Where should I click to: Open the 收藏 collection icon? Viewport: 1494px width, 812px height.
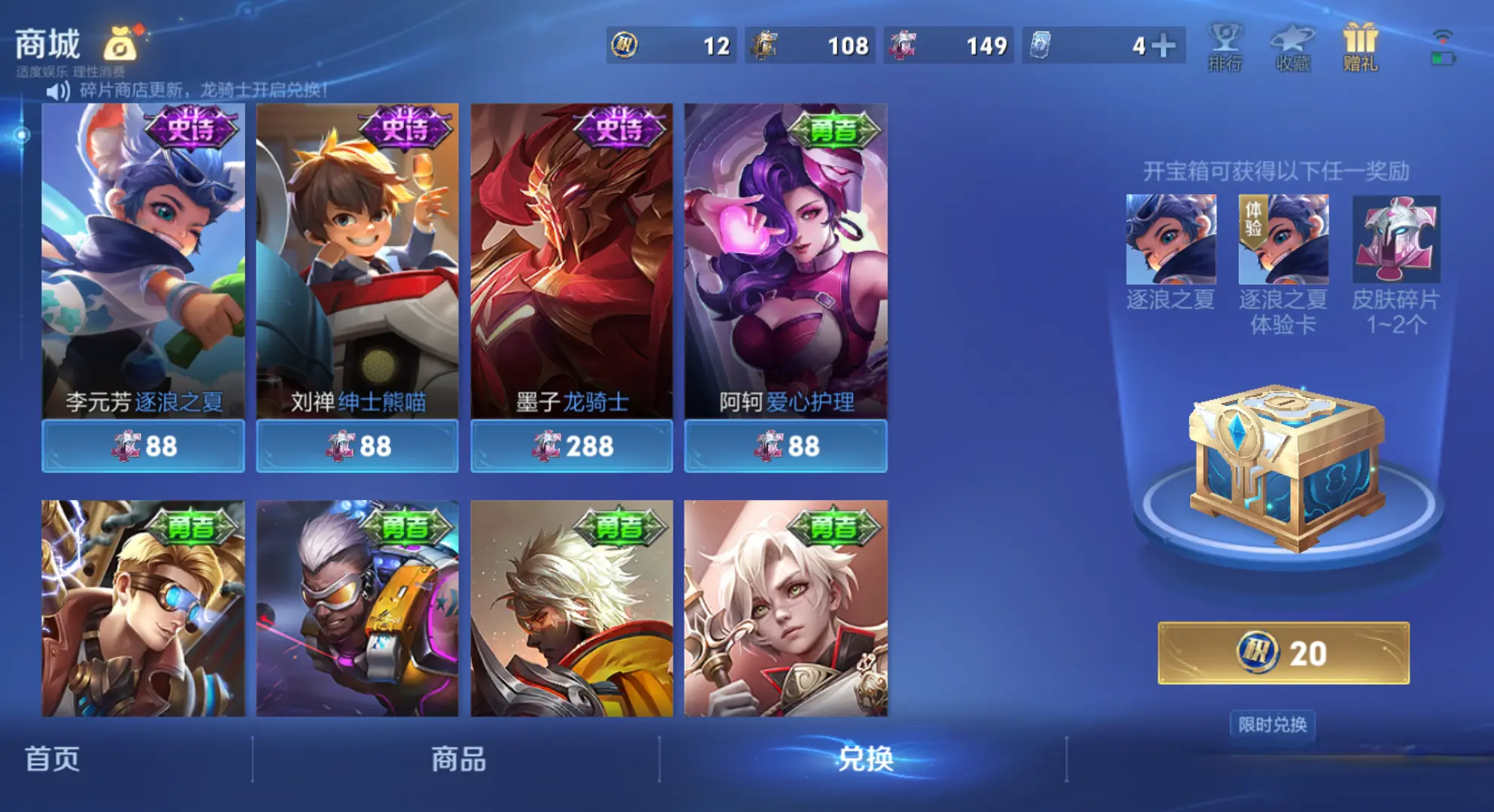pos(1292,47)
